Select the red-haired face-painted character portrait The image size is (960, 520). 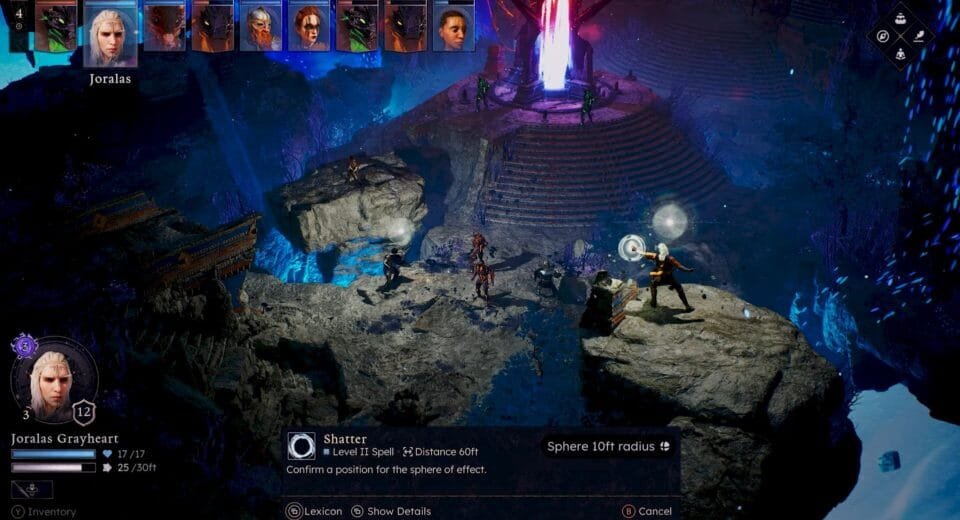click(x=309, y=26)
